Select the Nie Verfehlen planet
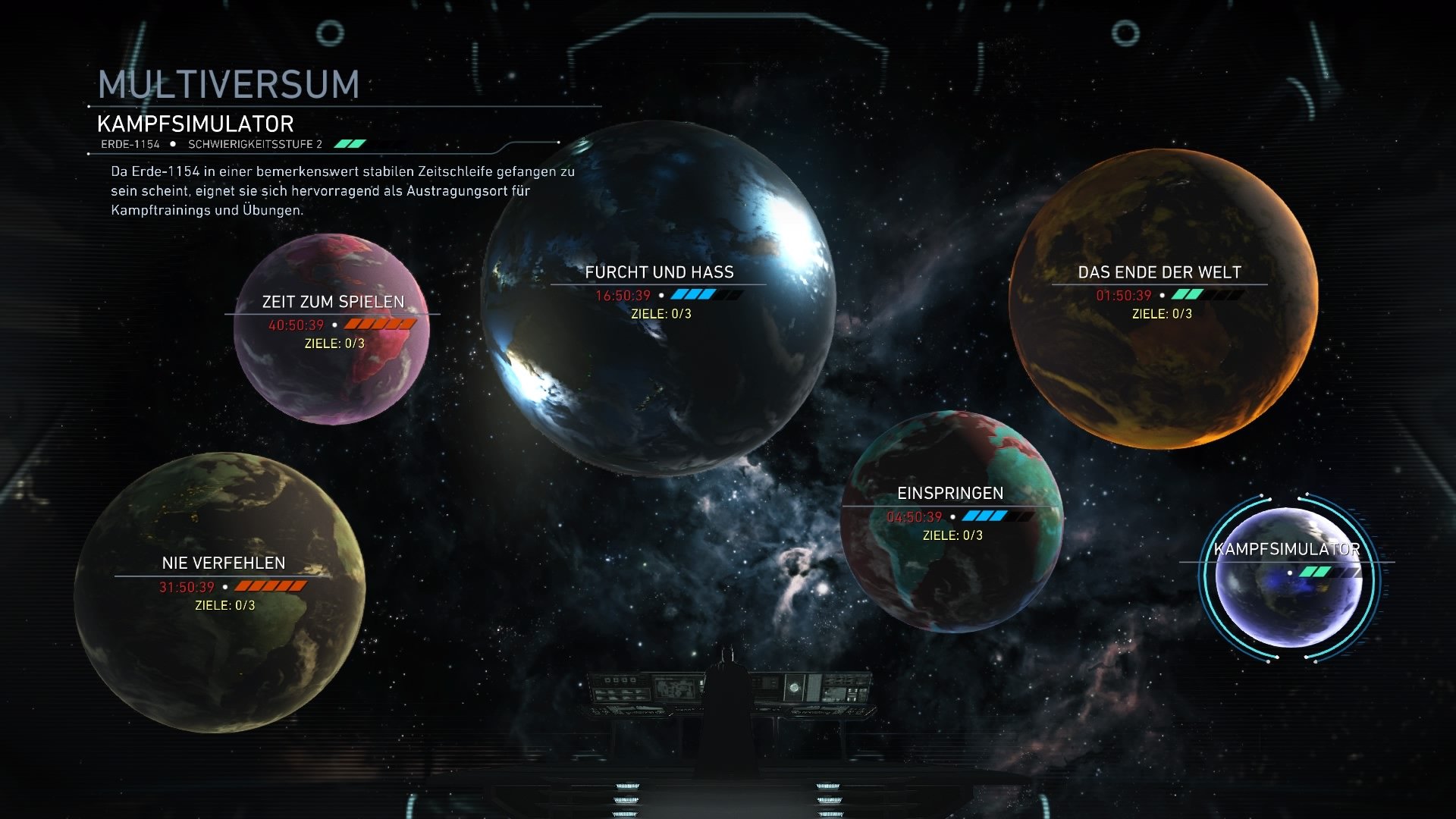 click(x=220, y=593)
